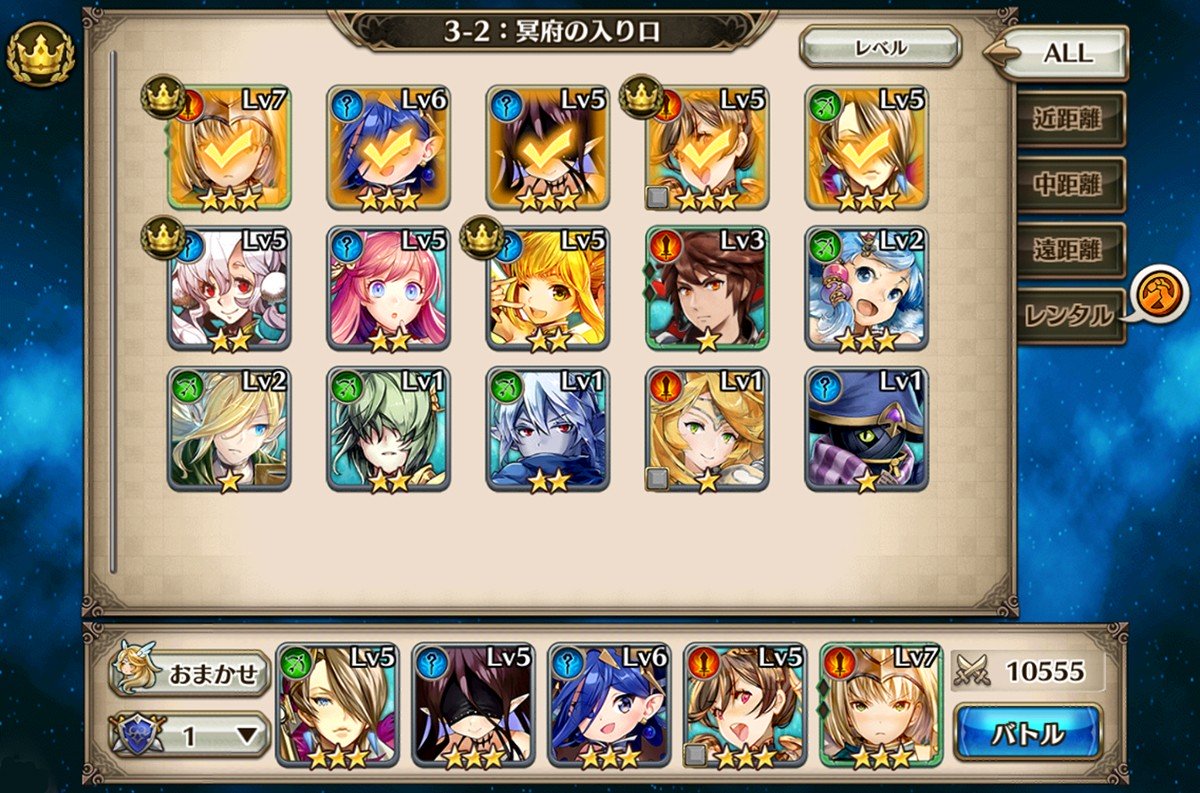Filter by 遠距離 long-range units
1200x793 pixels.
click(1069, 250)
